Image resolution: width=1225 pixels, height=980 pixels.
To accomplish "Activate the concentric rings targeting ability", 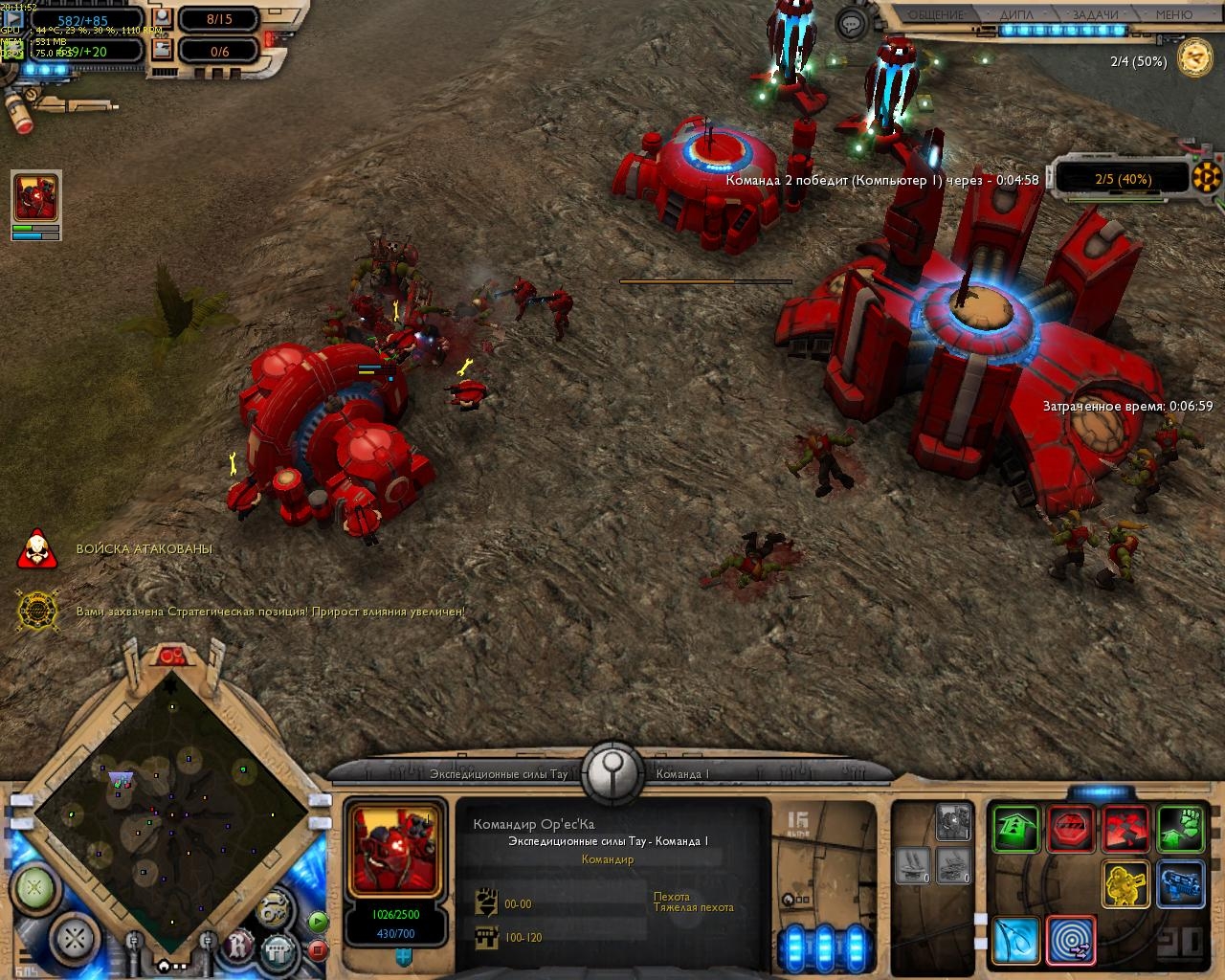I will pos(1071,940).
